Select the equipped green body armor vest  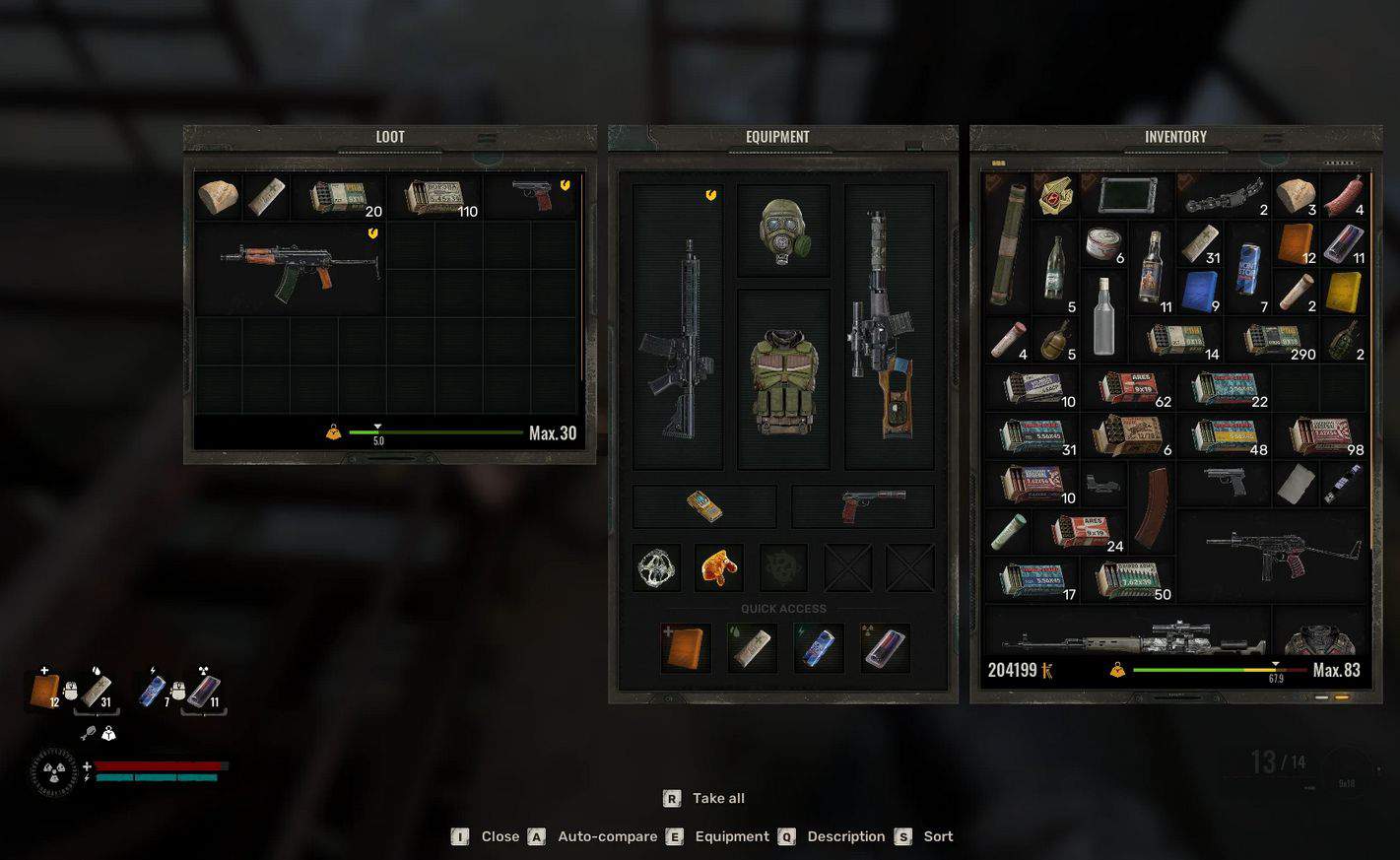coord(783,379)
